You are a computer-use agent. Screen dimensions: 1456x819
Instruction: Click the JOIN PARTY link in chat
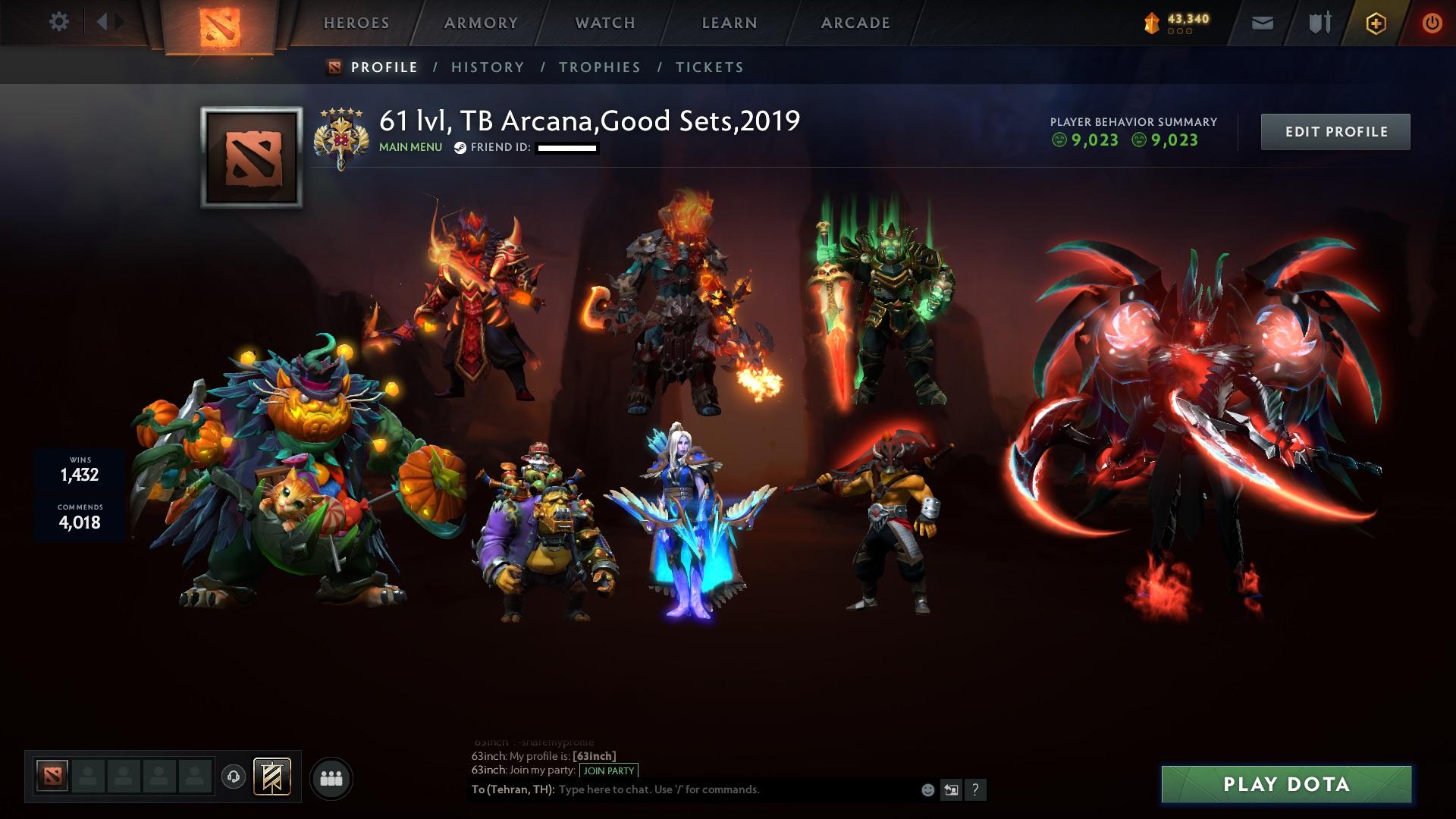tap(609, 770)
